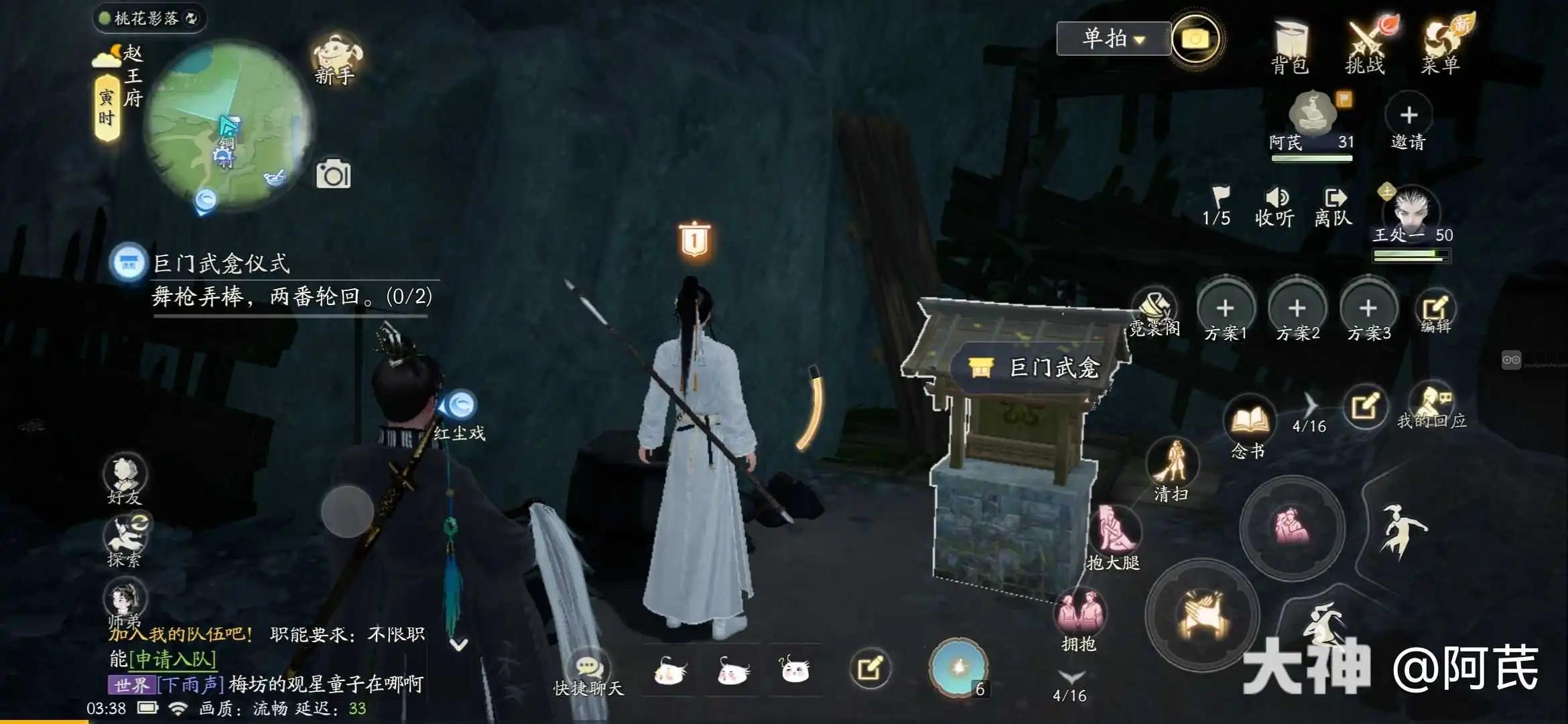Leave the team with 离队
This screenshot has height=724, width=1568.
point(1333,206)
